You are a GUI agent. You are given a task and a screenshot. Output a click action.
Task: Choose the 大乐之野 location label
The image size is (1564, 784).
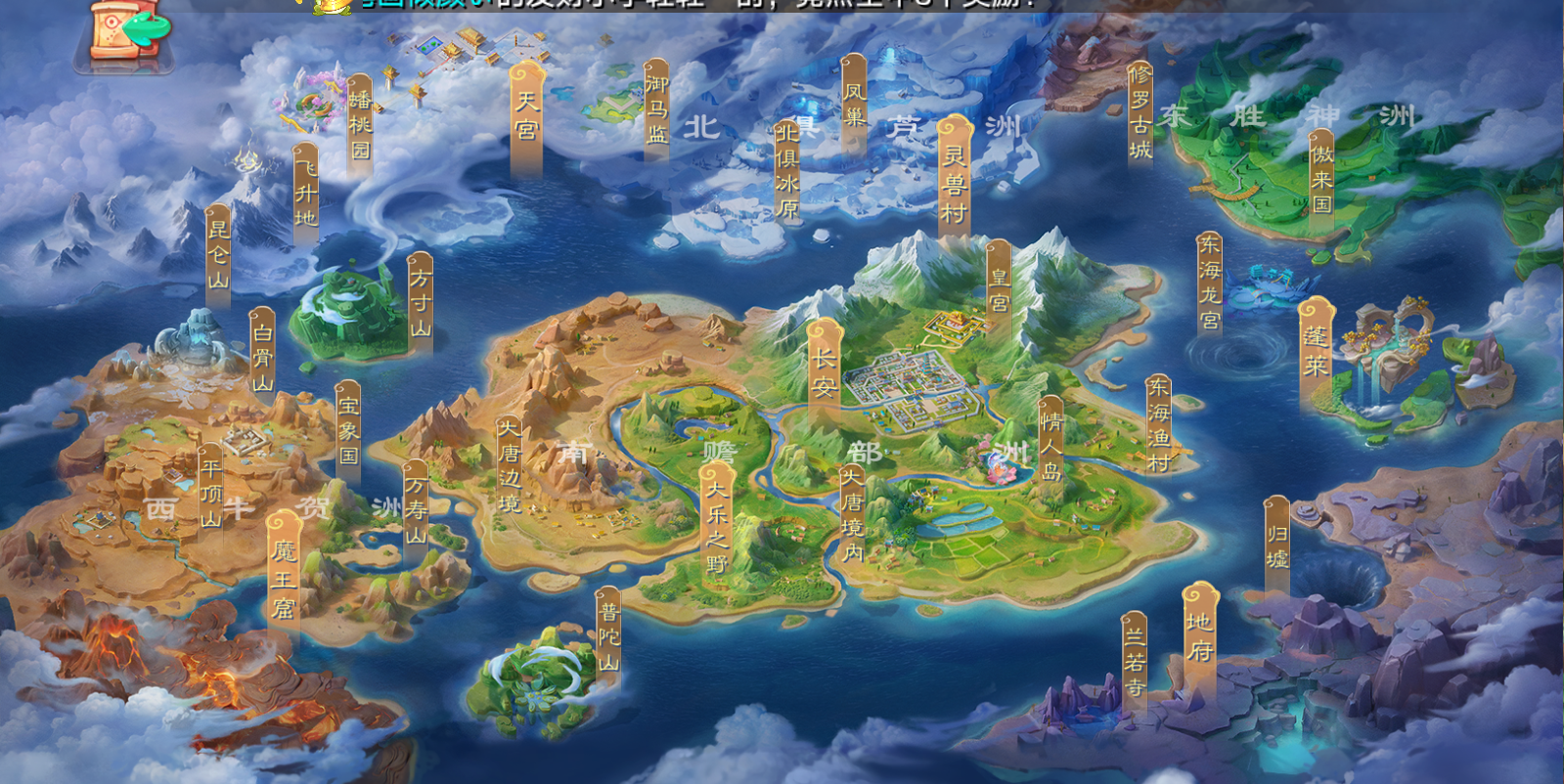(x=717, y=526)
